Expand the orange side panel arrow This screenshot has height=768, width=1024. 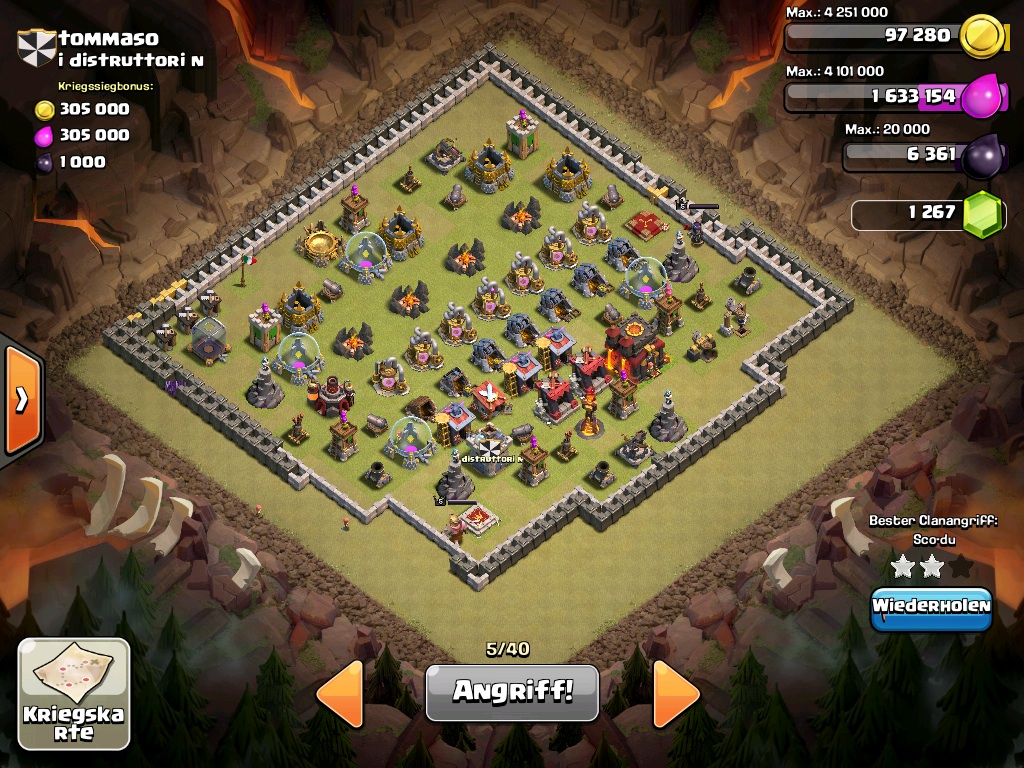coord(21,398)
